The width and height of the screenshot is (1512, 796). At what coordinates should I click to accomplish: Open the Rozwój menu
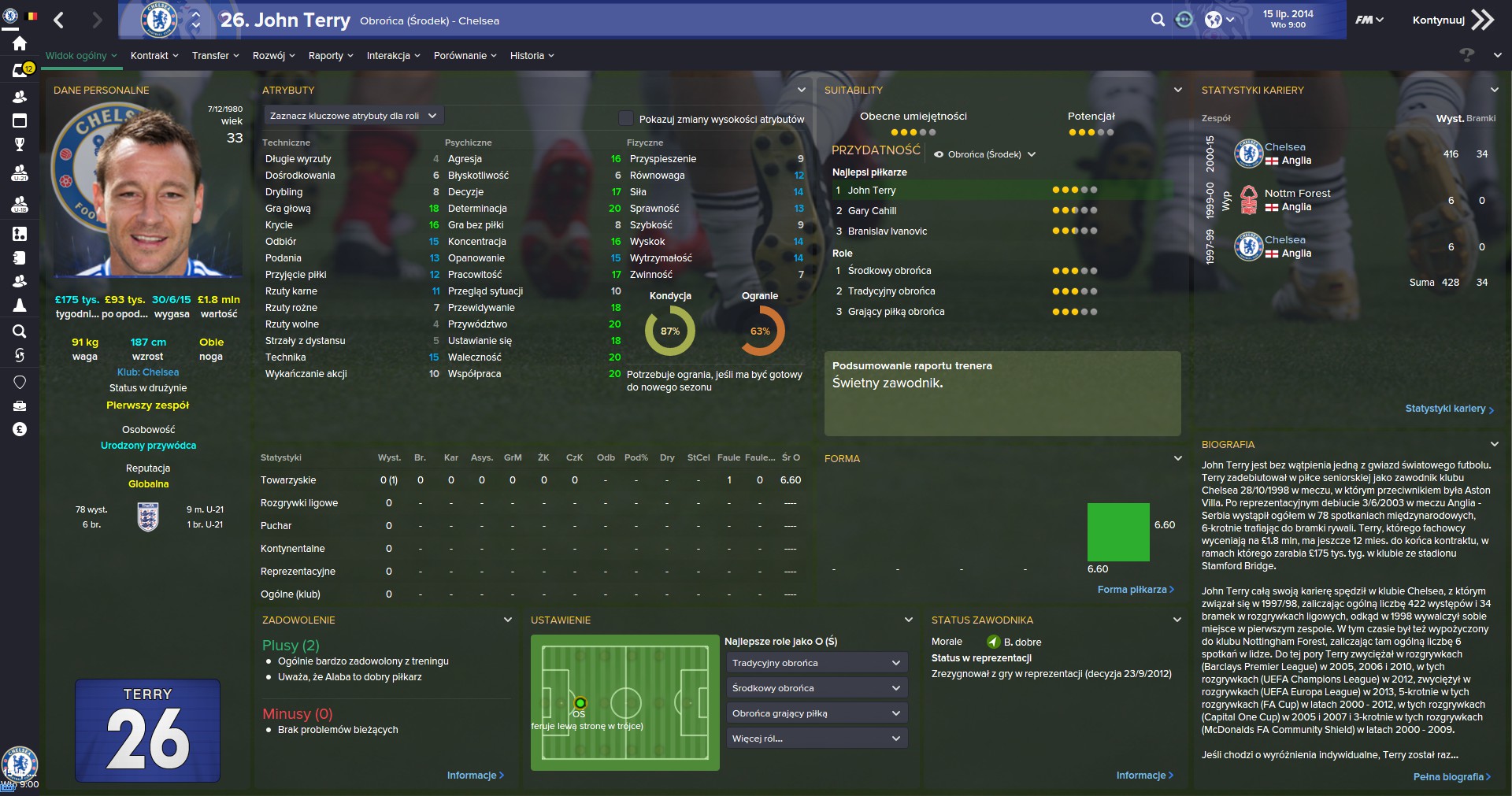(x=273, y=56)
